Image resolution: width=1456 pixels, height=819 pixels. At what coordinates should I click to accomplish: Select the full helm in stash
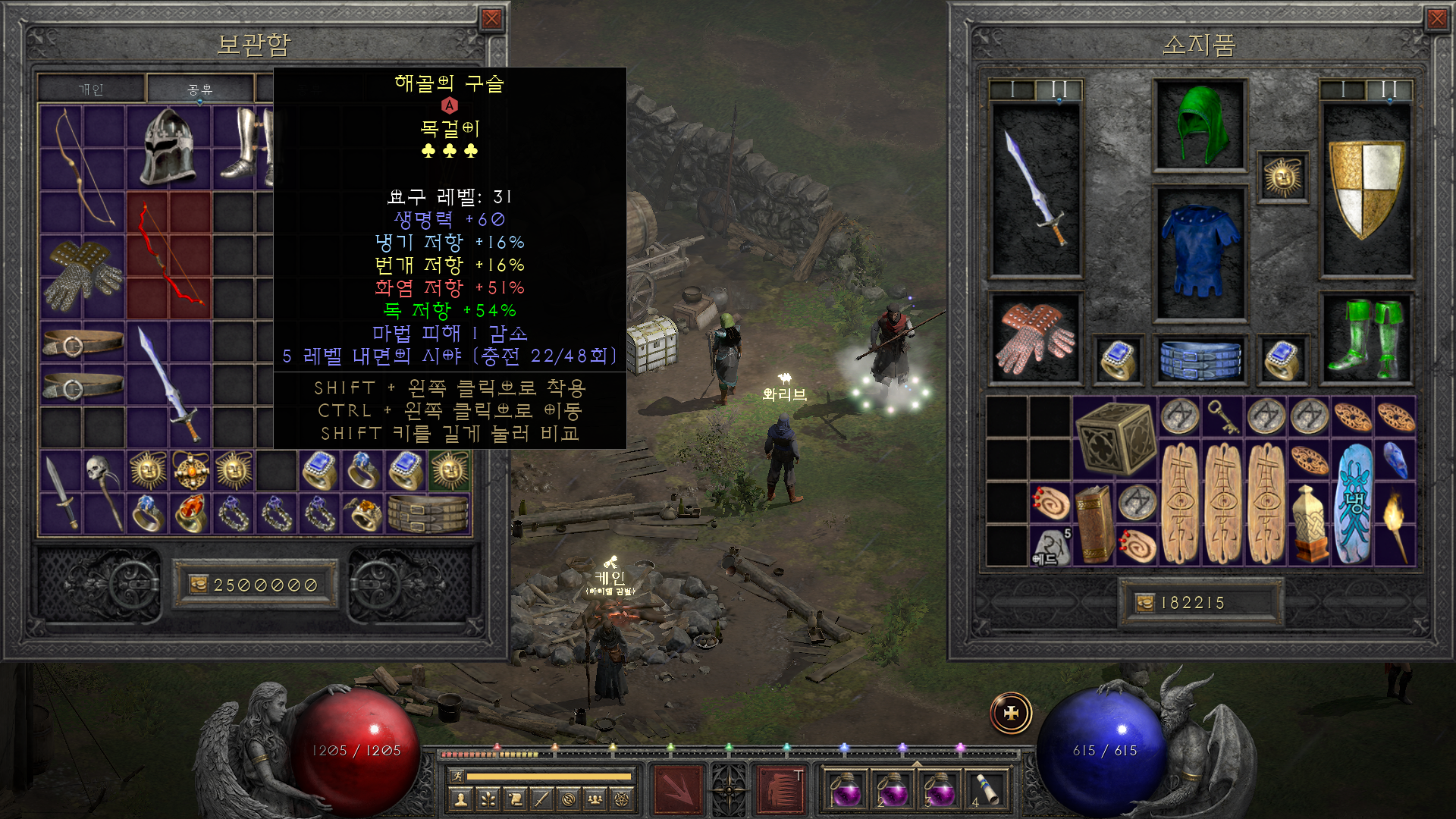[168, 146]
